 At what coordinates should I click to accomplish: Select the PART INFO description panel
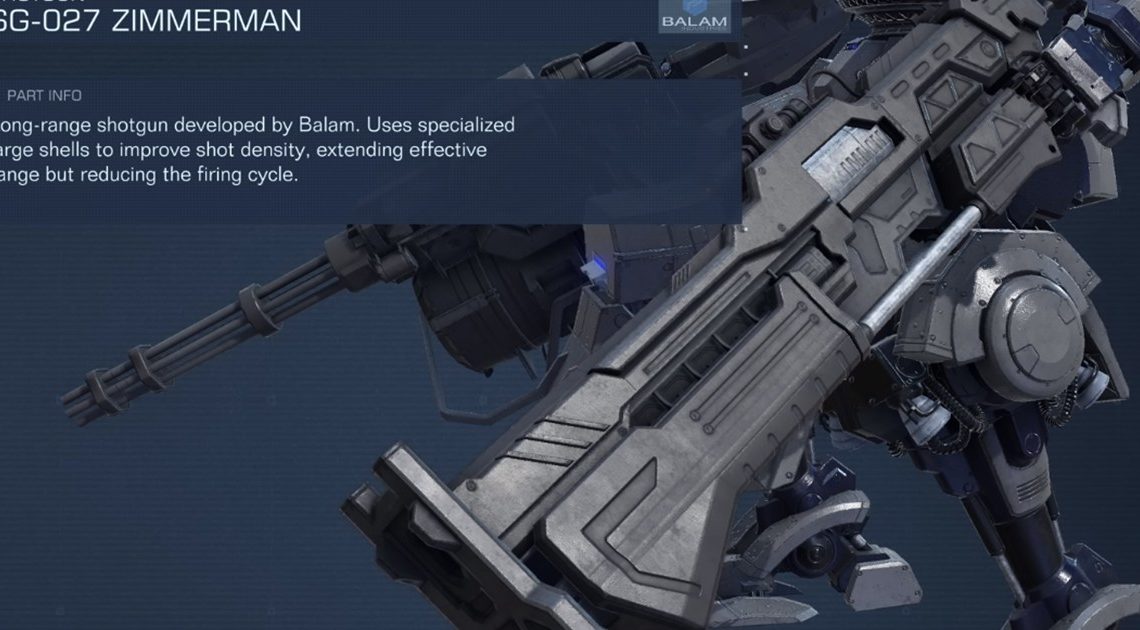(x=368, y=150)
